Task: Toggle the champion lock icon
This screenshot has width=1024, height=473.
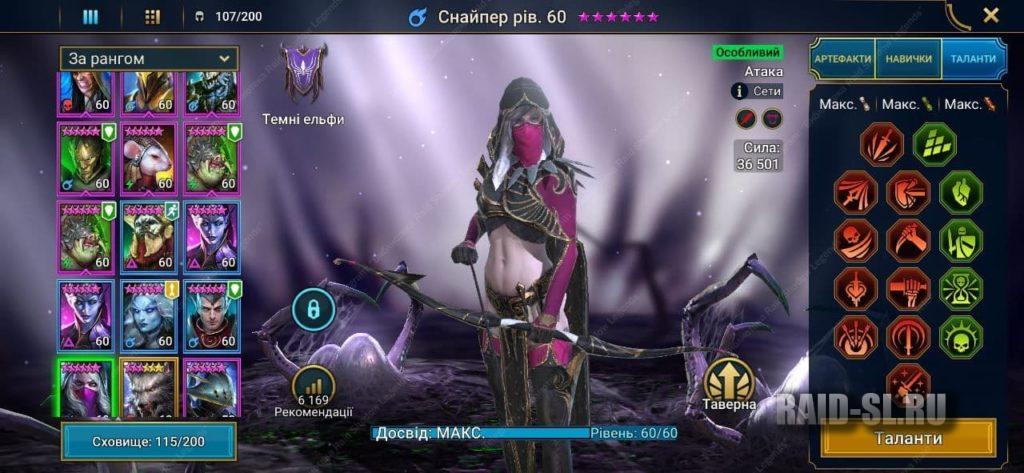Action: tap(312, 308)
